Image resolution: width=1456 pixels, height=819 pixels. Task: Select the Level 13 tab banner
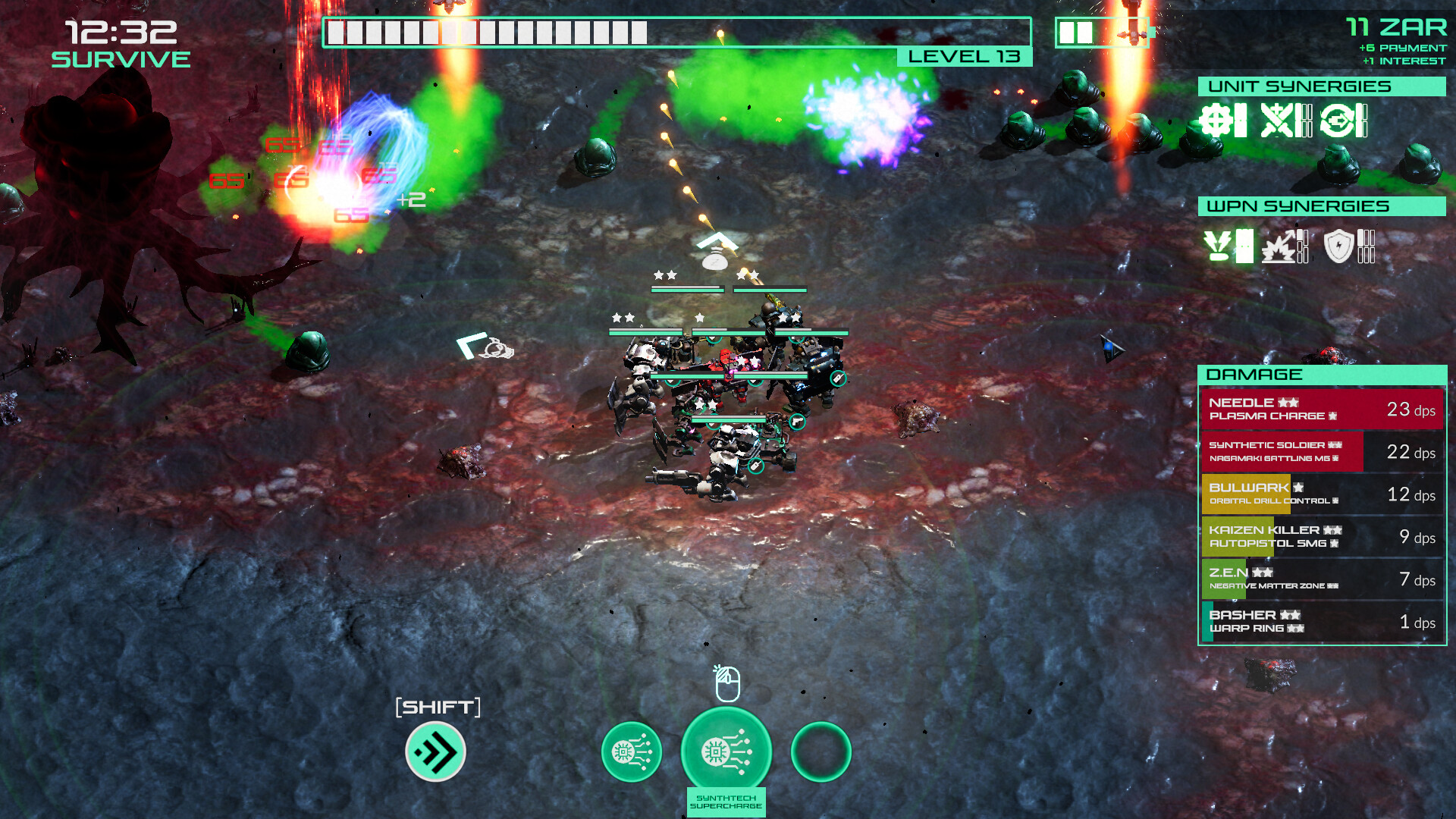[x=962, y=56]
